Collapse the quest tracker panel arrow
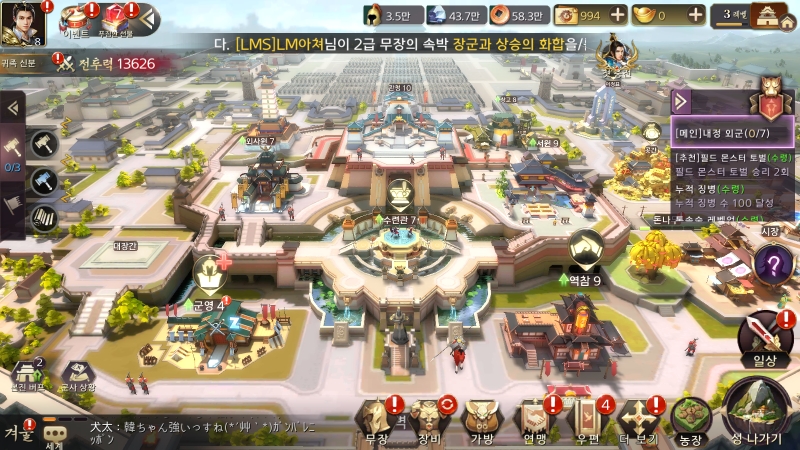The image size is (800, 450). coord(681,101)
